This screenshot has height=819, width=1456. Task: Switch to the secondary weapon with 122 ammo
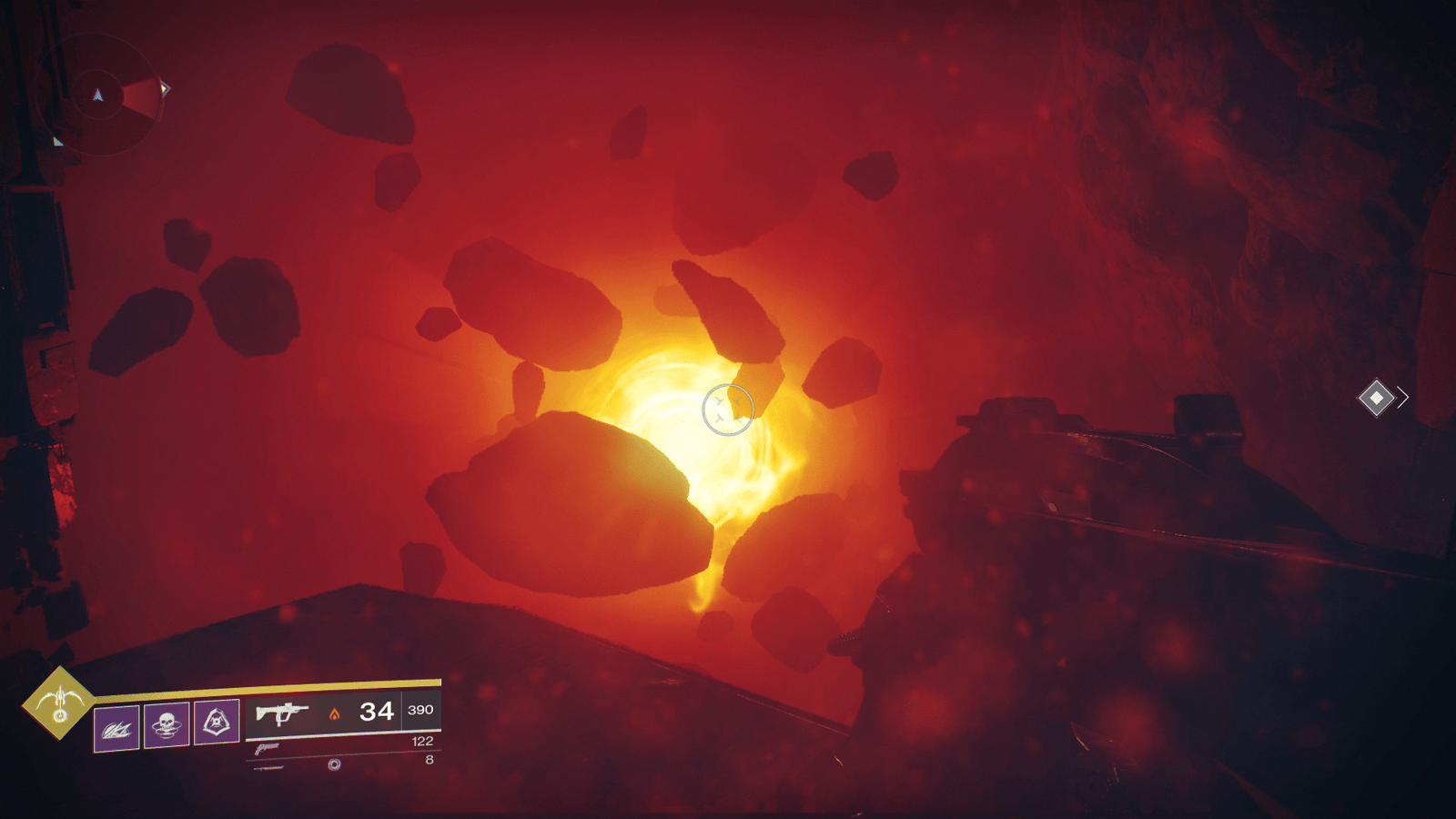point(267,749)
